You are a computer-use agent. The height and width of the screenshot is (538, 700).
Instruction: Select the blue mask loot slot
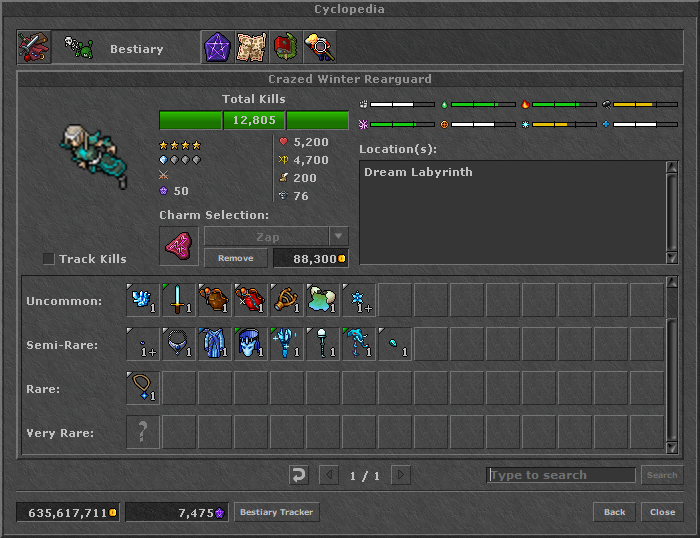(251, 344)
